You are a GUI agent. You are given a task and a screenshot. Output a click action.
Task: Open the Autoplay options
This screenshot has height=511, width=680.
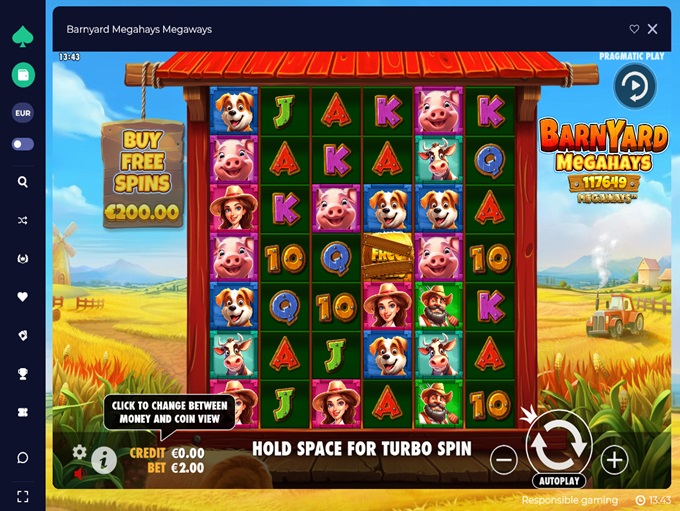tap(558, 481)
